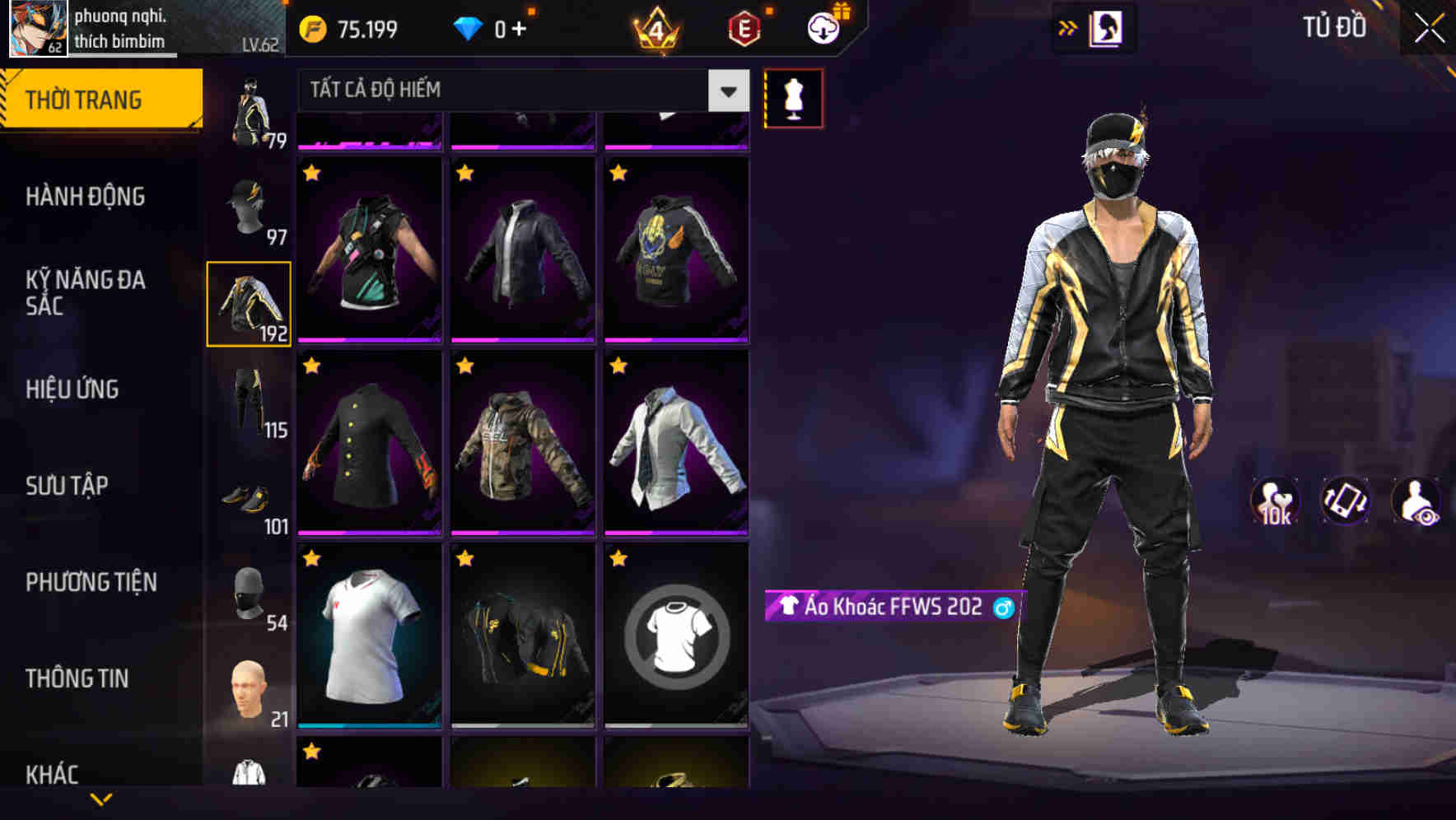The width and height of the screenshot is (1456, 820).
Task: Open the Elite Pass E badge icon
Action: coord(743,27)
